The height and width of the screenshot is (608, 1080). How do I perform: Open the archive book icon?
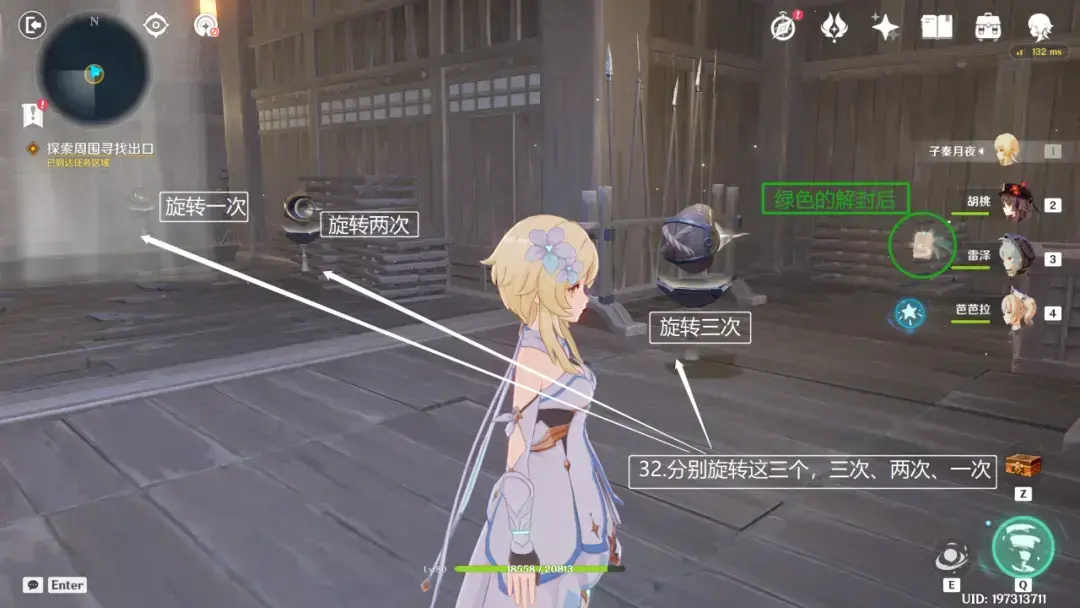point(937,27)
